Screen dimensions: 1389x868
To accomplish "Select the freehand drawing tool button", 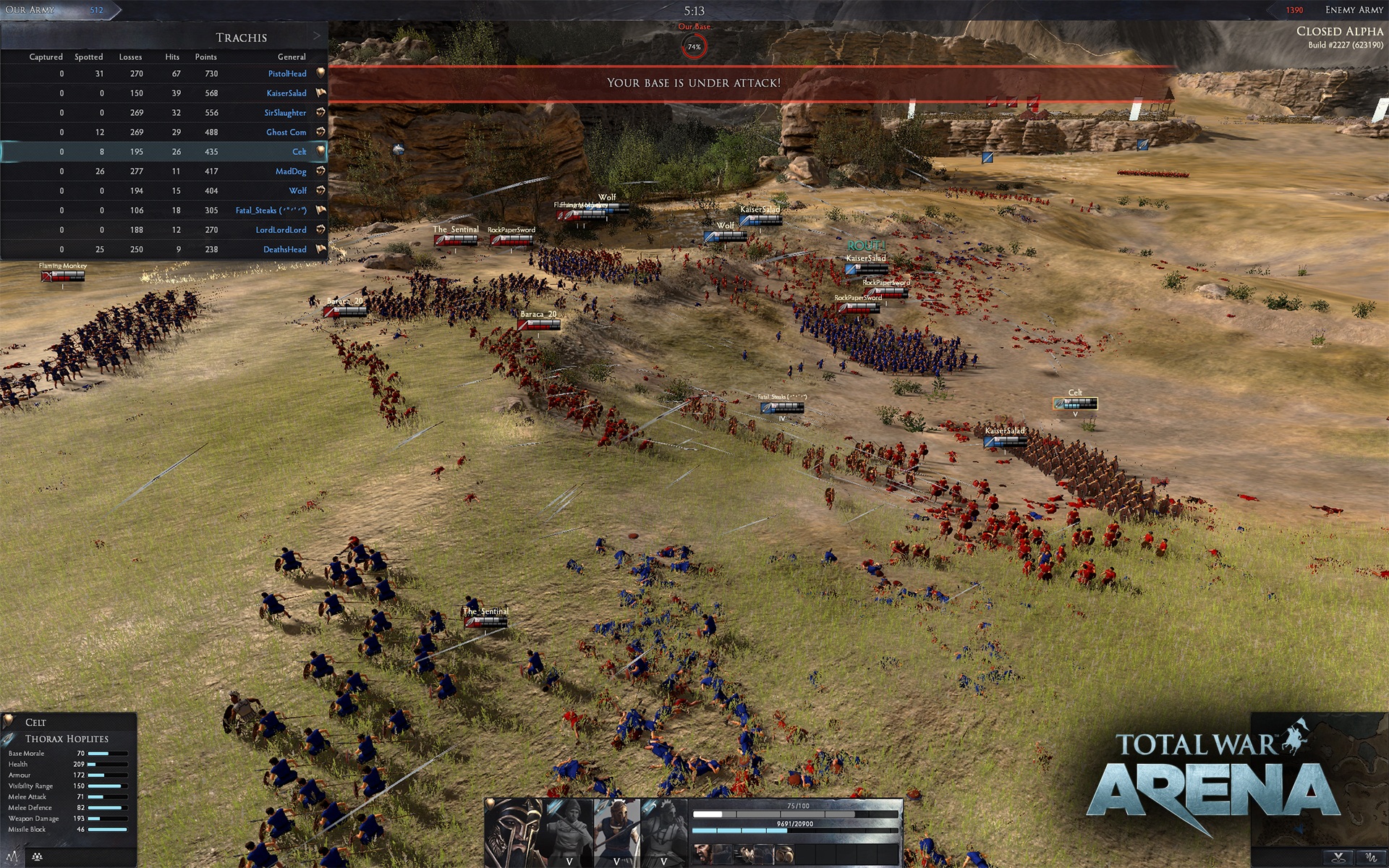I will click(1372, 859).
